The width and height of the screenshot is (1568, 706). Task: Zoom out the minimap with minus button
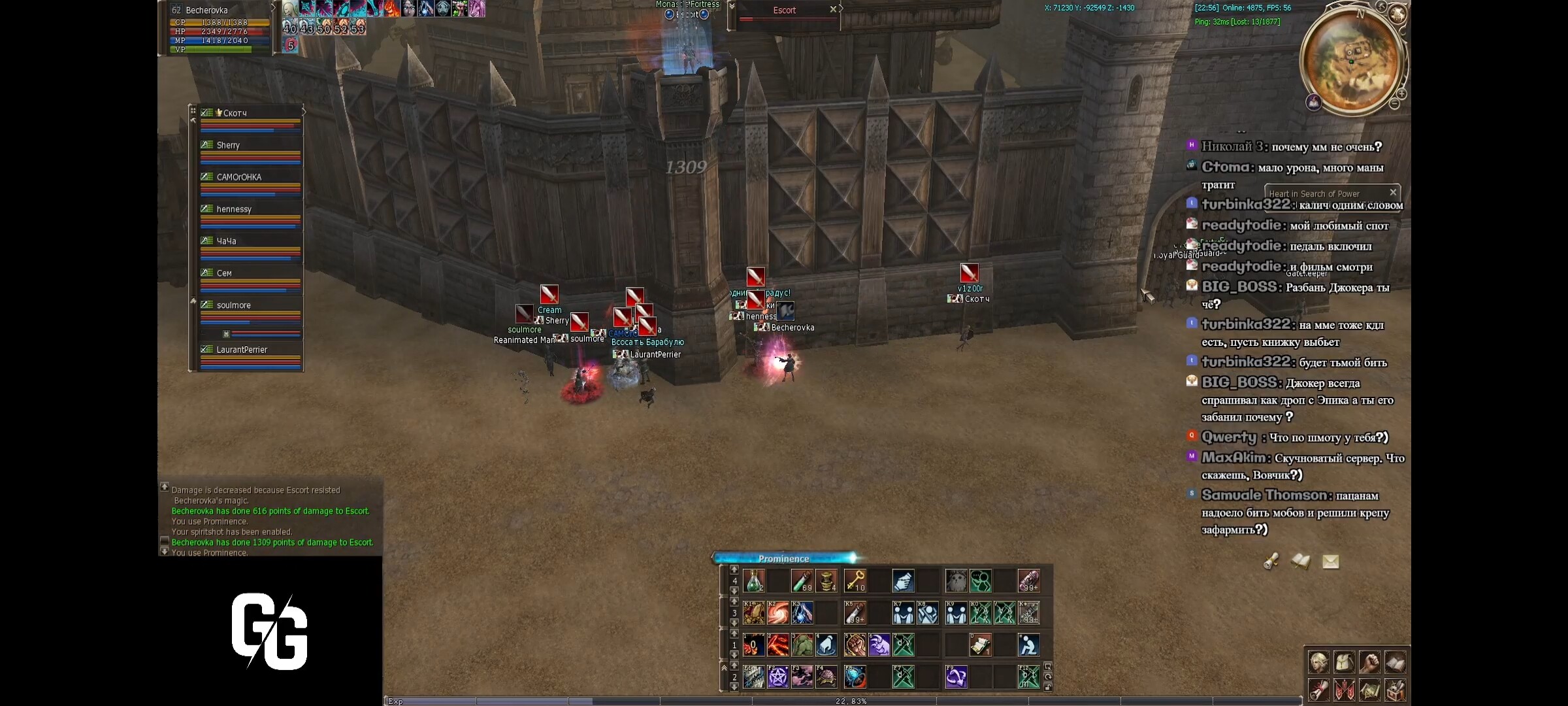[1394, 105]
